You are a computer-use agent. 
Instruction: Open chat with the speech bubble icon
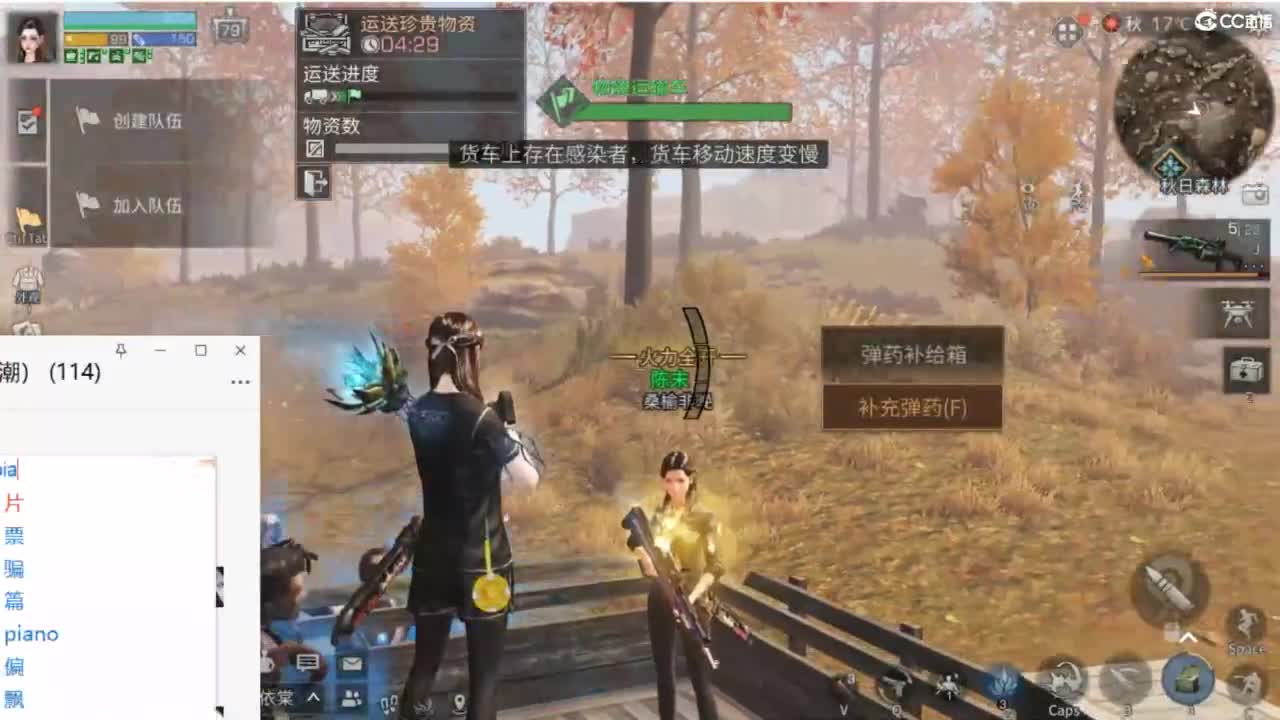click(x=307, y=663)
